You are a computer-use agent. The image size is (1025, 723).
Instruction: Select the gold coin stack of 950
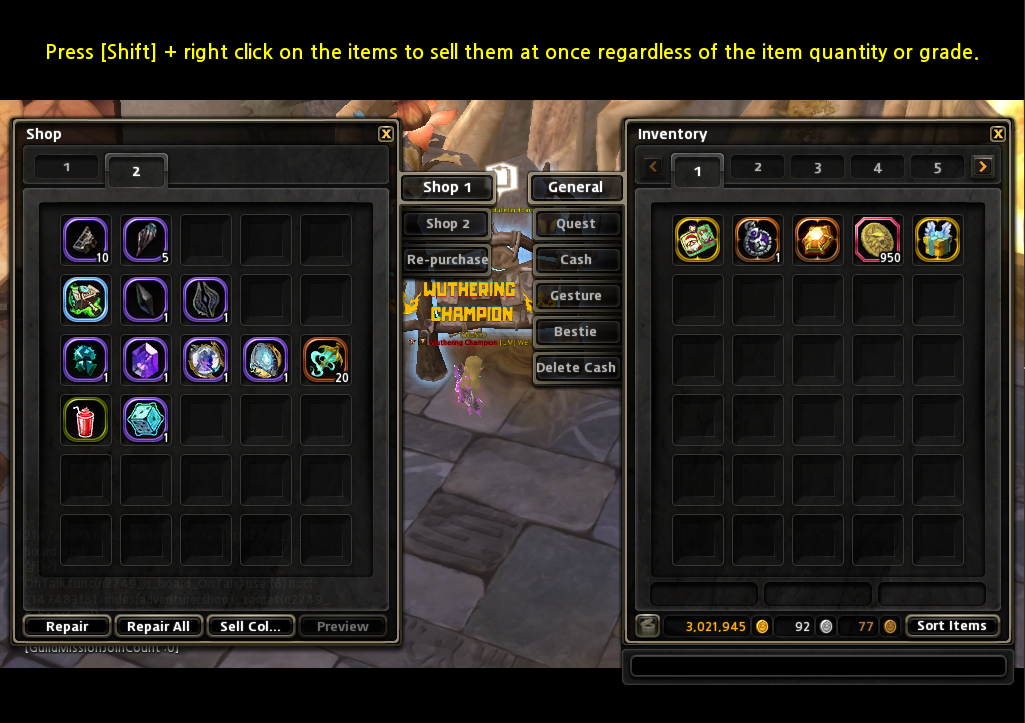click(877, 240)
